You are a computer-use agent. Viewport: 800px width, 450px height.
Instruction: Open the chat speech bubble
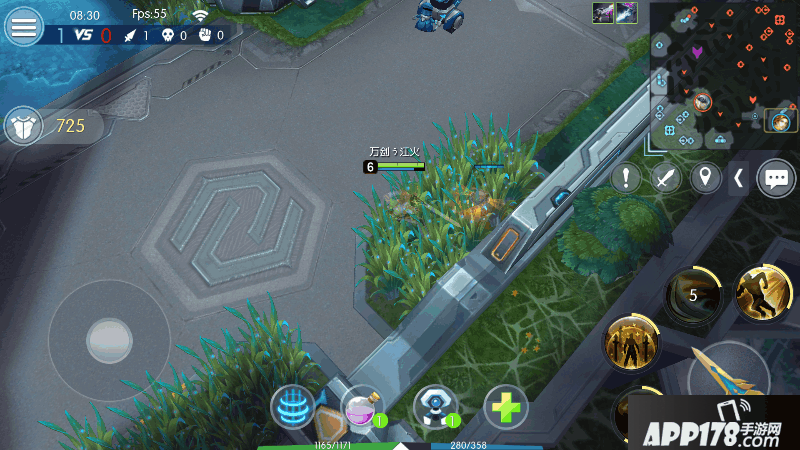point(776,178)
